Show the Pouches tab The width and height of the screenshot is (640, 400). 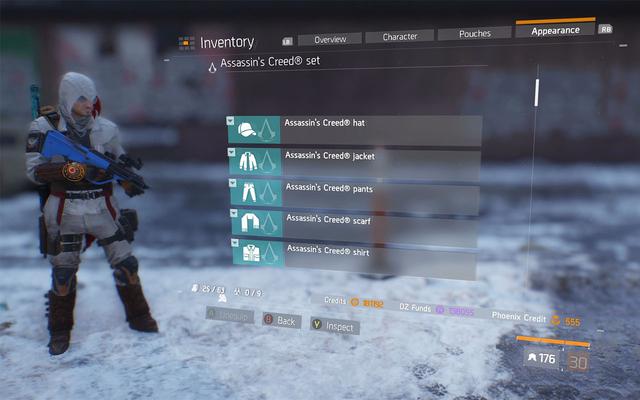coord(474,34)
